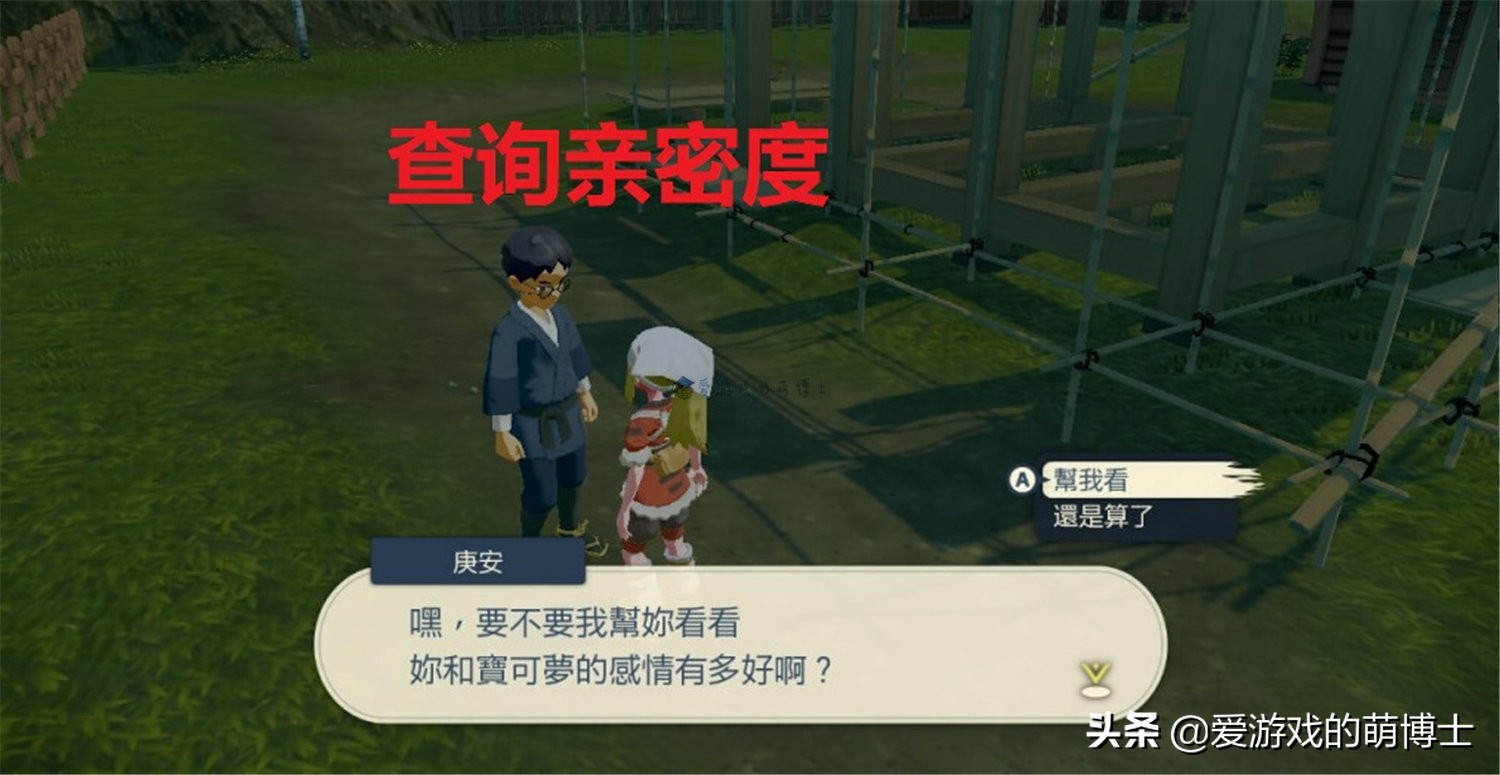
Task: Click the Ⓐ button prompt icon
Action: point(1022,480)
